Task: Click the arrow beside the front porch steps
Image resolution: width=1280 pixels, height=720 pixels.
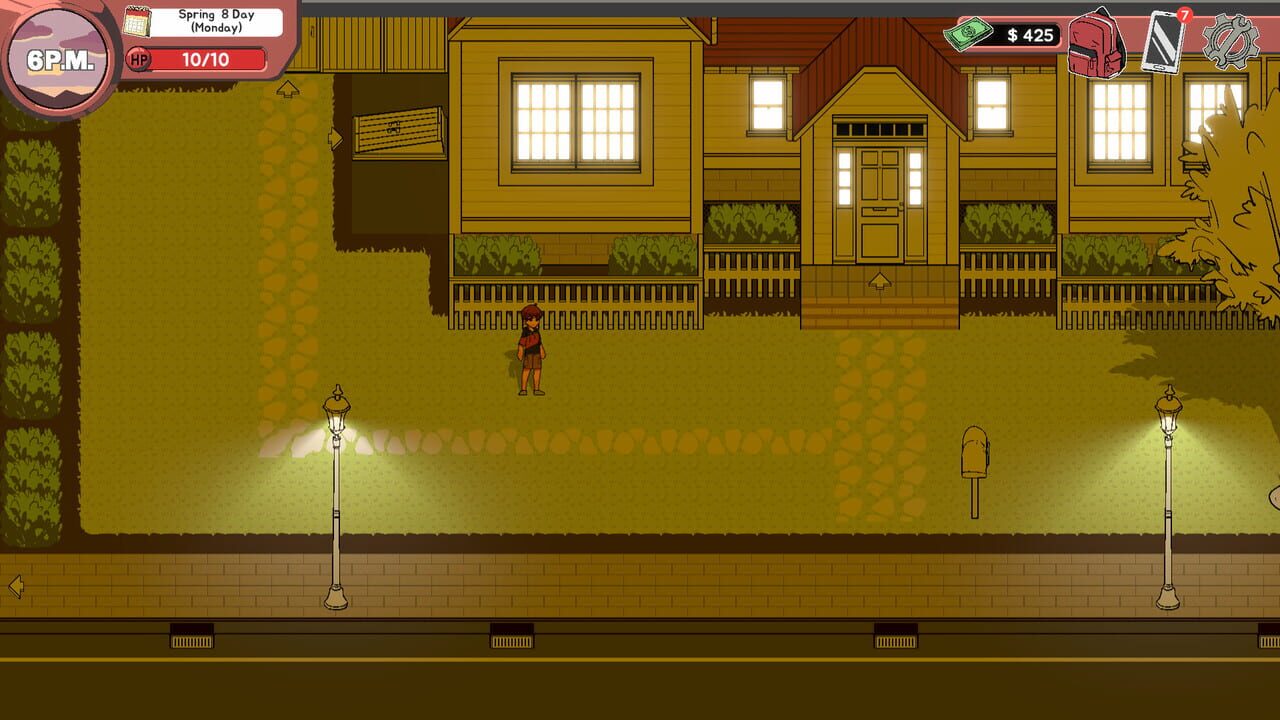Action: 881,280
